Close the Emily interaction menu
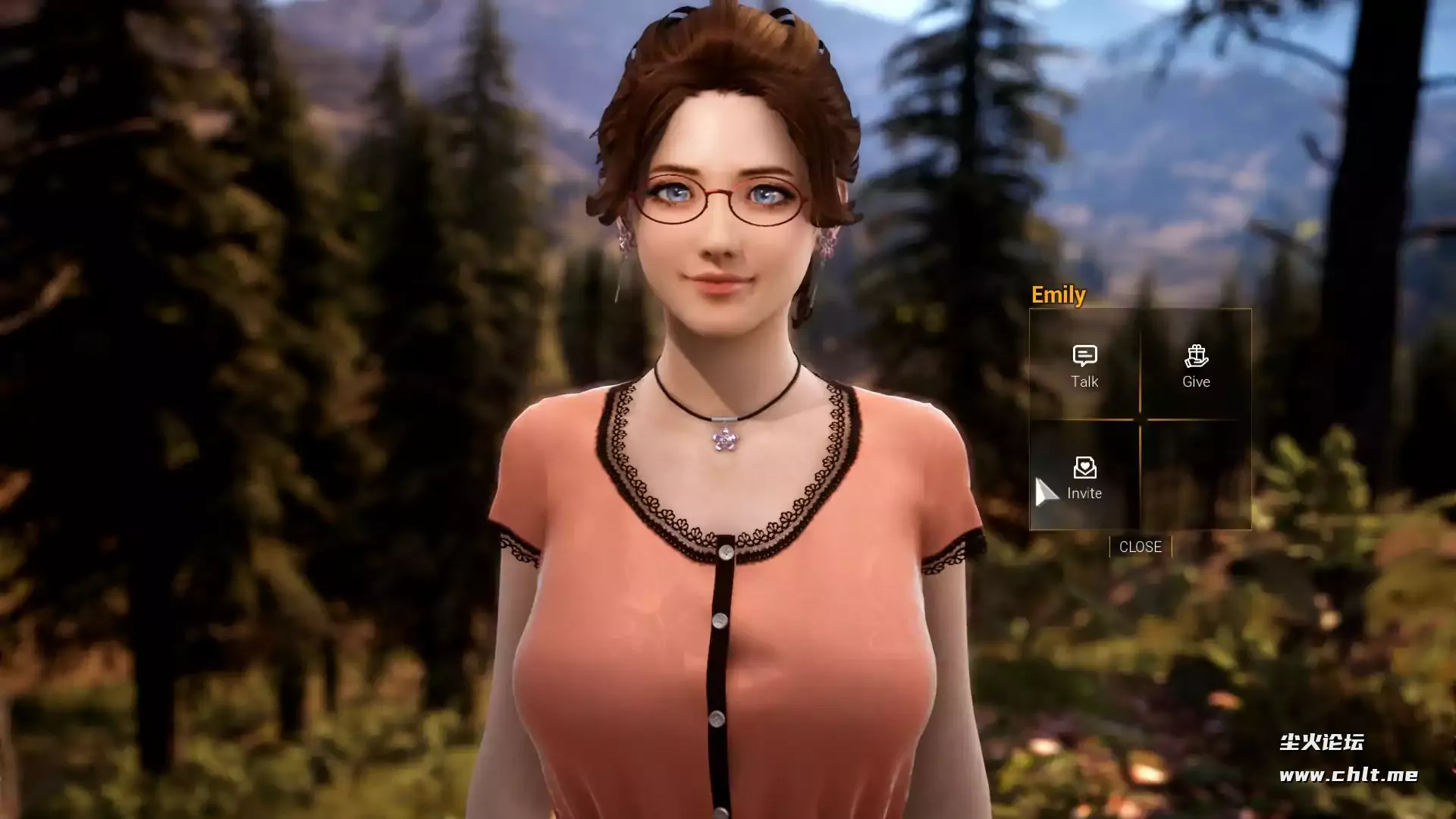The height and width of the screenshot is (819, 1456). pyautogui.click(x=1140, y=547)
